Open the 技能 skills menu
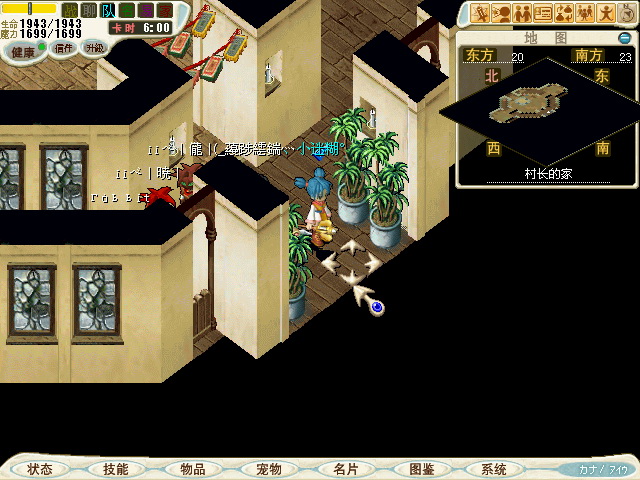640x480 pixels. click(x=115, y=469)
